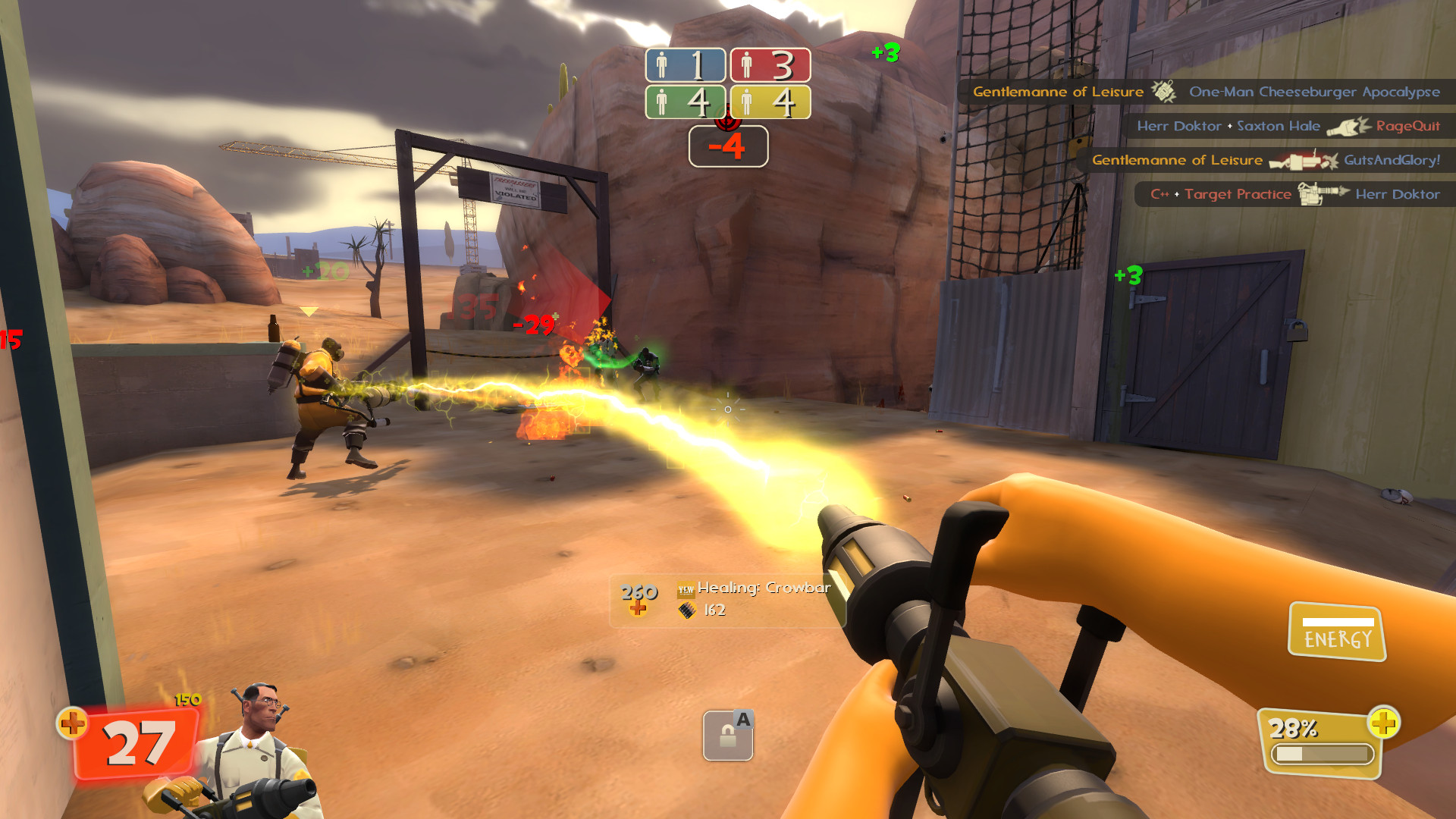Toggle the blue team player silhouette
Image resolution: width=1456 pixels, height=819 pixels.
(663, 64)
